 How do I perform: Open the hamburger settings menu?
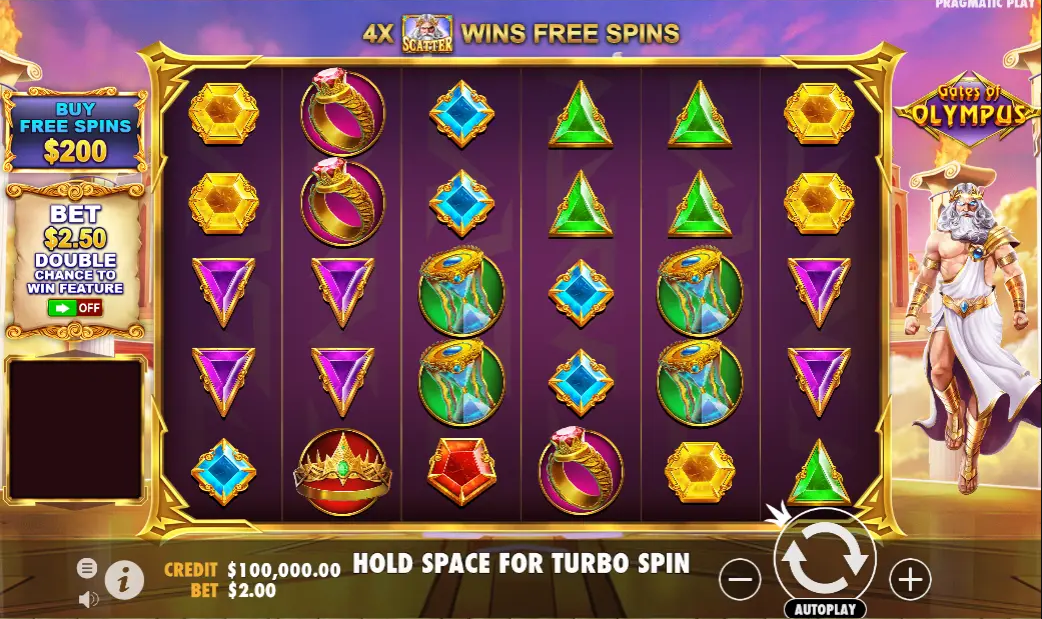88,568
